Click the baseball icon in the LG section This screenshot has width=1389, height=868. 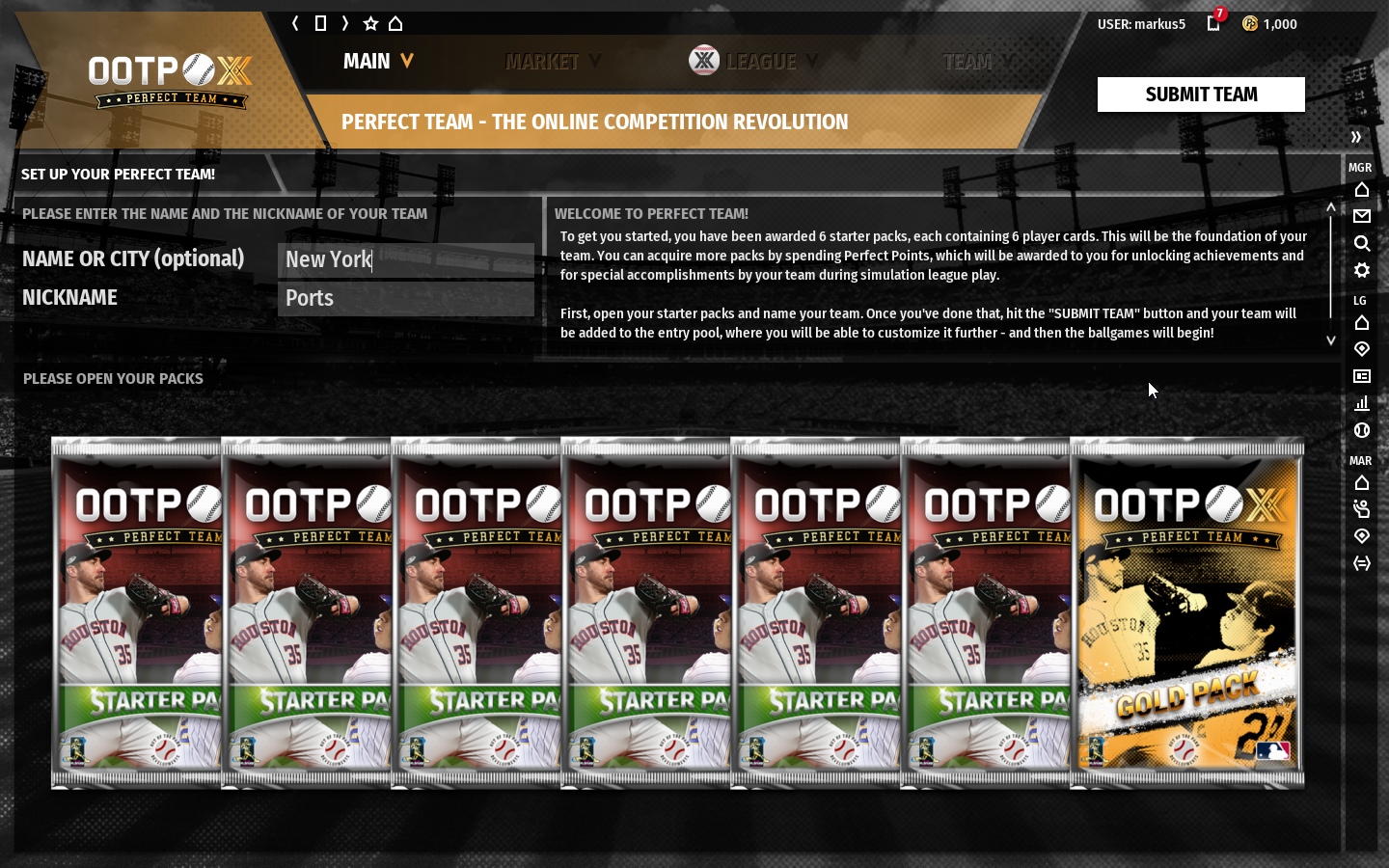coord(1362,431)
